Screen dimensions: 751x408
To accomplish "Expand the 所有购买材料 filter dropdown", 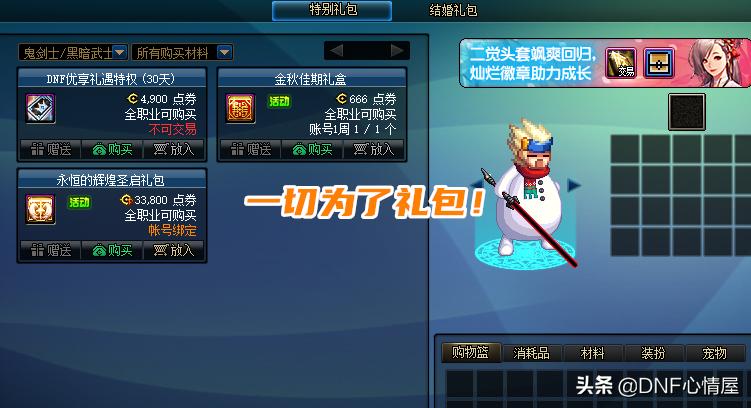I will tap(183, 51).
